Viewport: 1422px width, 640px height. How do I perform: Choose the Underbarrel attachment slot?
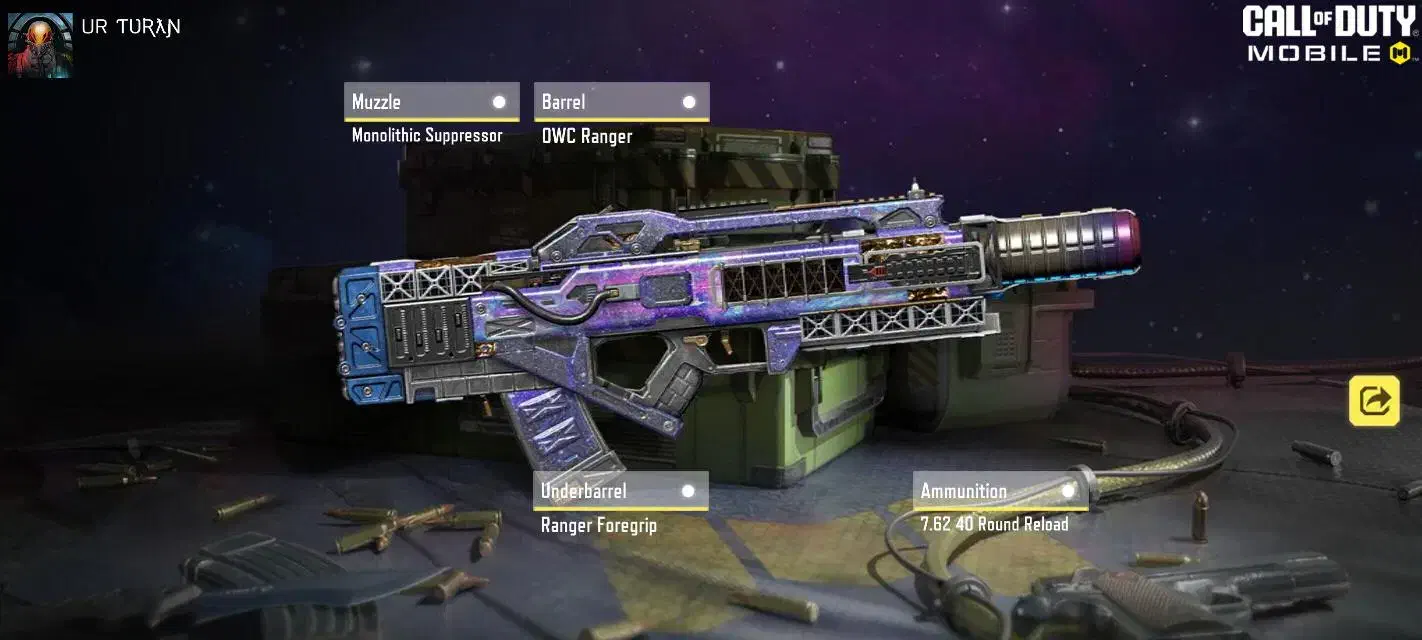(x=620, y=491)
